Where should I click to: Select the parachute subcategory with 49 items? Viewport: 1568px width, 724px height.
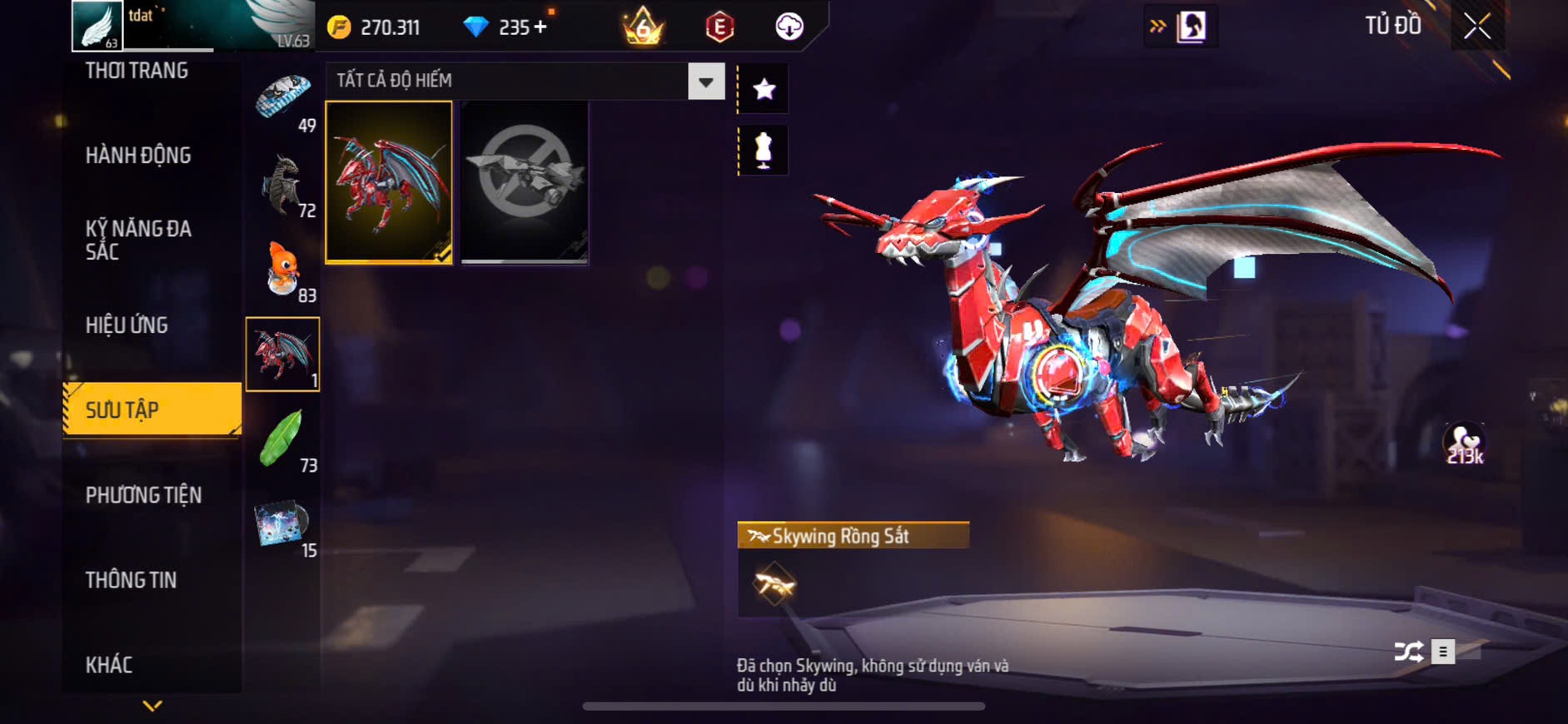click(x=283, y=98)
